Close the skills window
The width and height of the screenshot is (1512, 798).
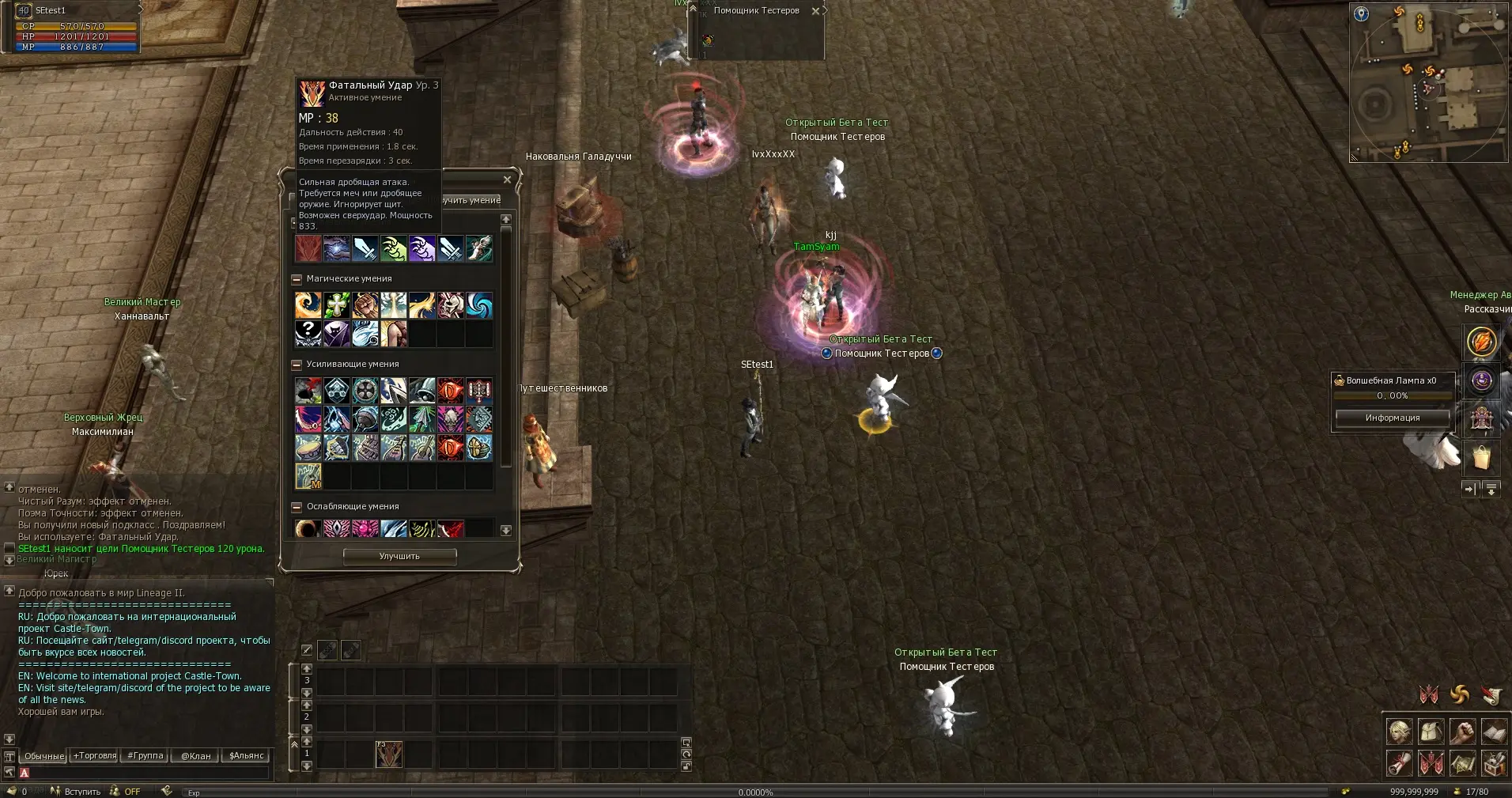507,180
